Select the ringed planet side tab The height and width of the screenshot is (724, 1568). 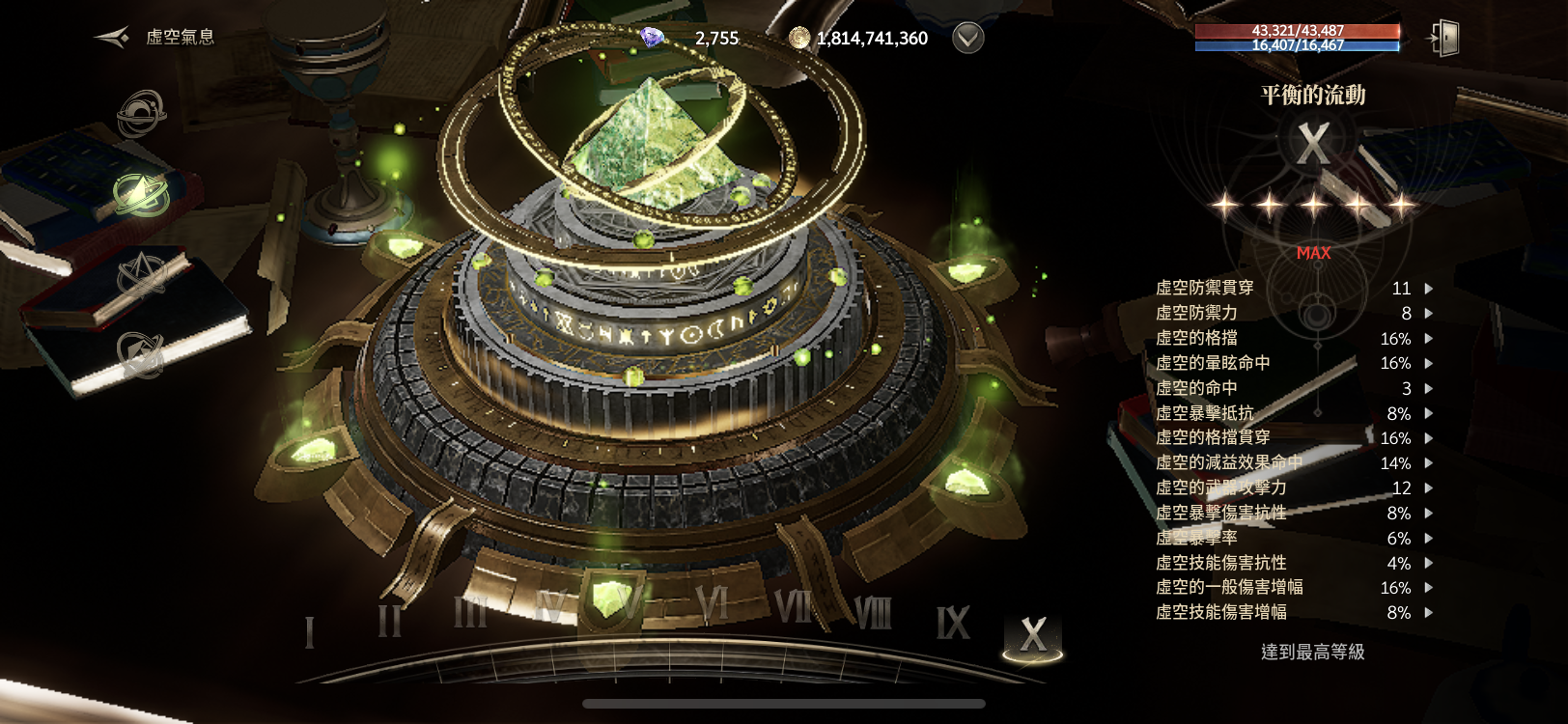[141, 115]
